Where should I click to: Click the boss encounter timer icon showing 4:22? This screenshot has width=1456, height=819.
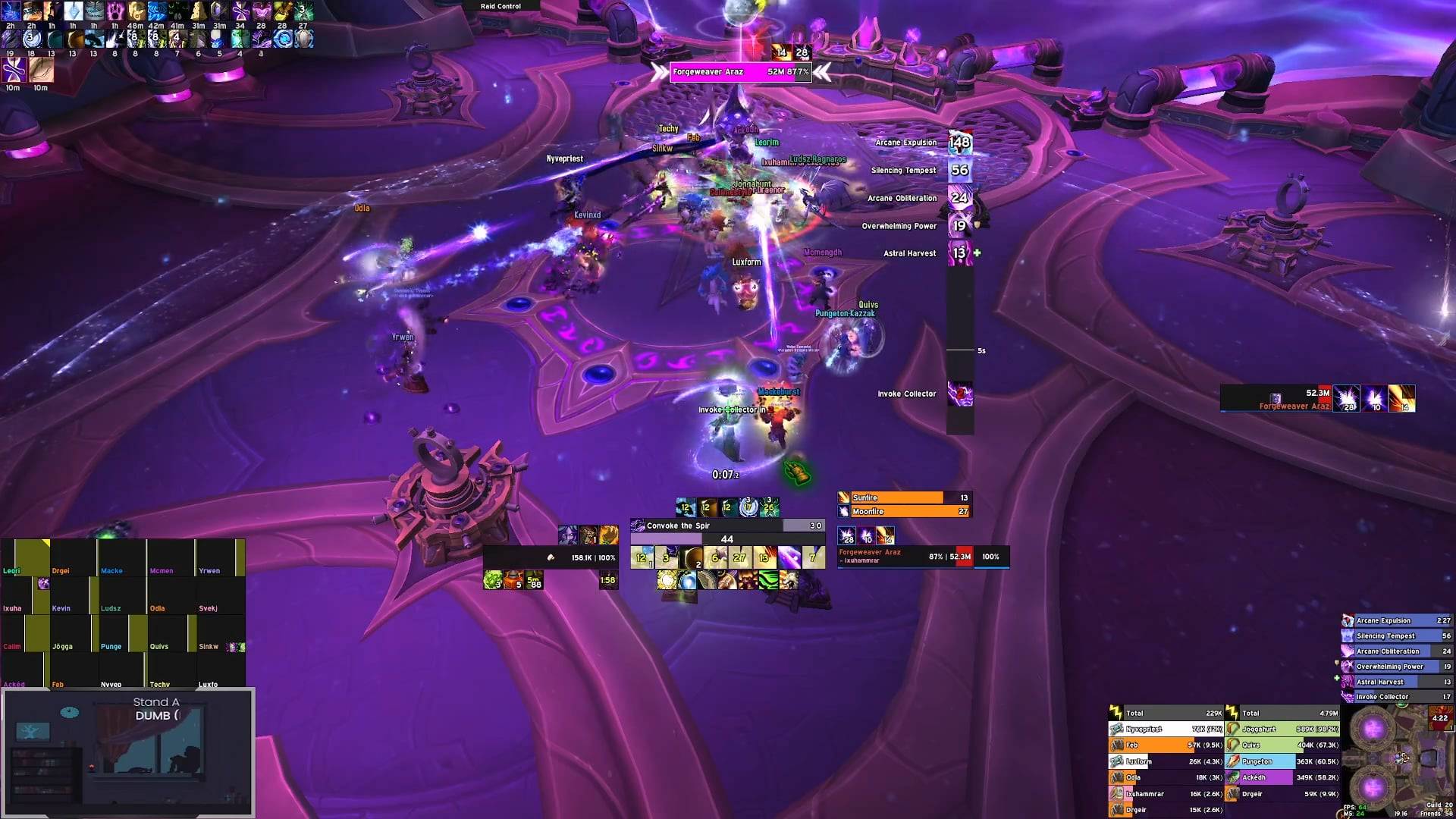tap(1439, 717)
